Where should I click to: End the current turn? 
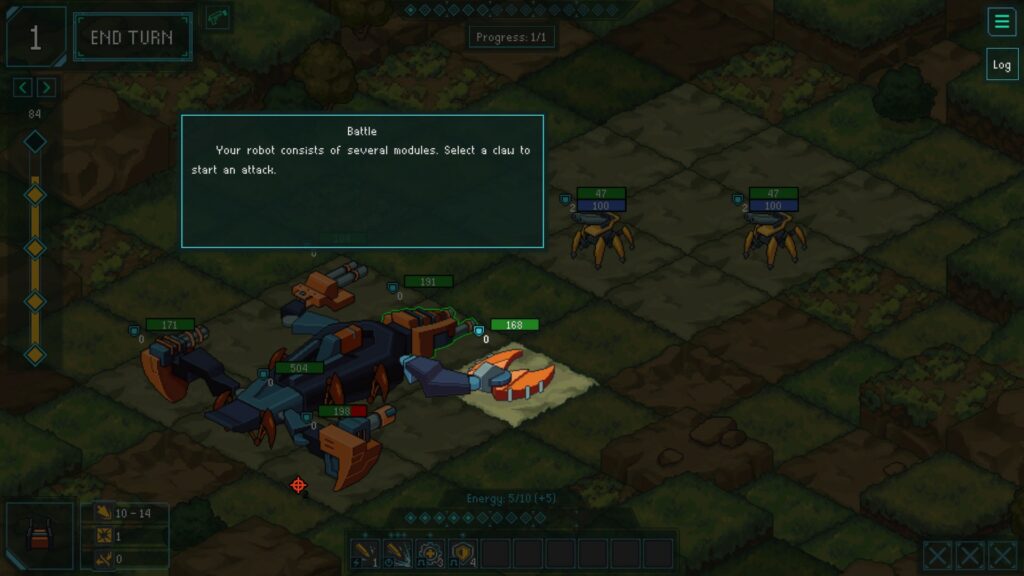click(x=131, y=38)
